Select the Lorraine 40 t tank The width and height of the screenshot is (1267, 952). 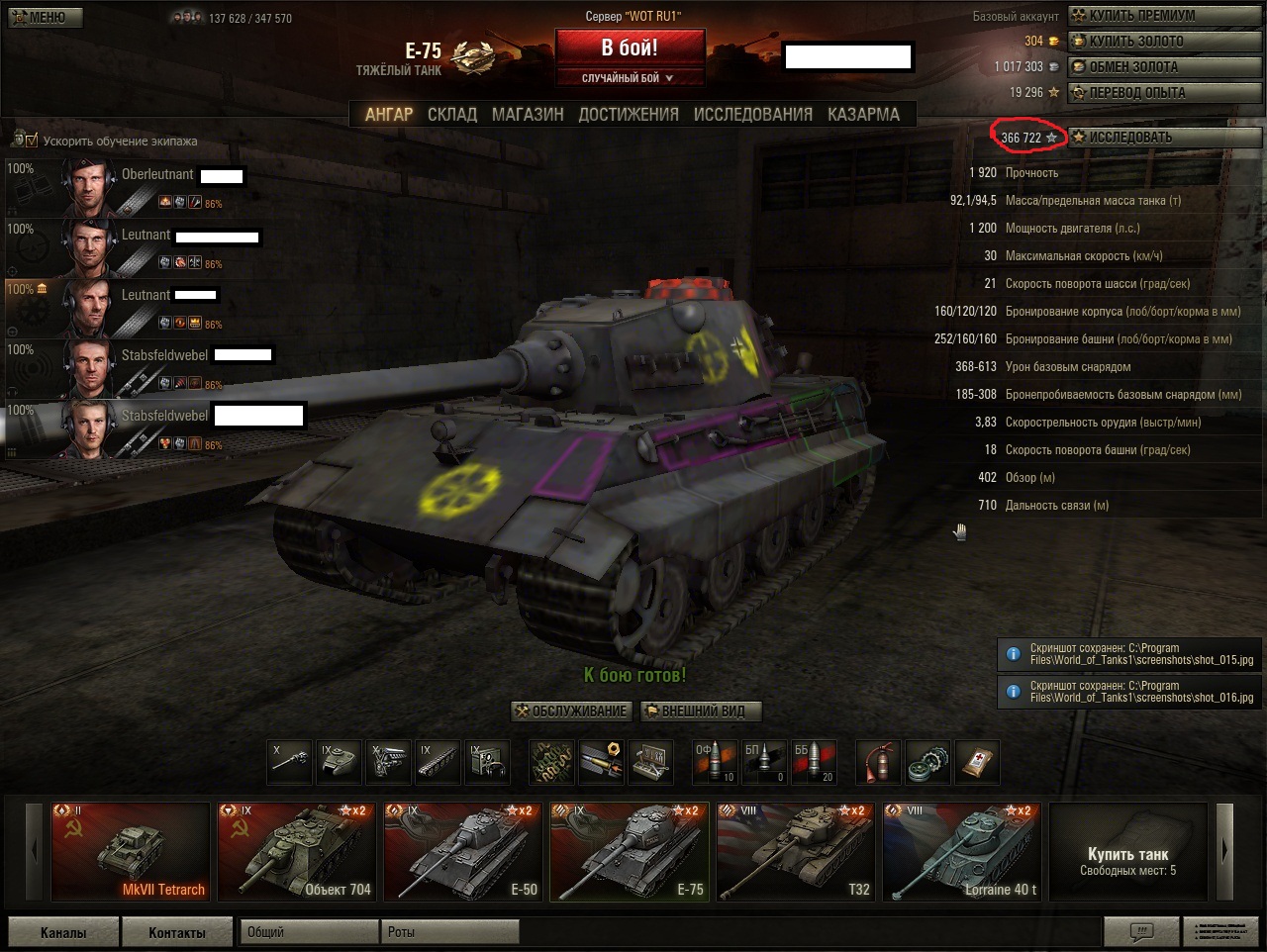(x=962, y=851)
